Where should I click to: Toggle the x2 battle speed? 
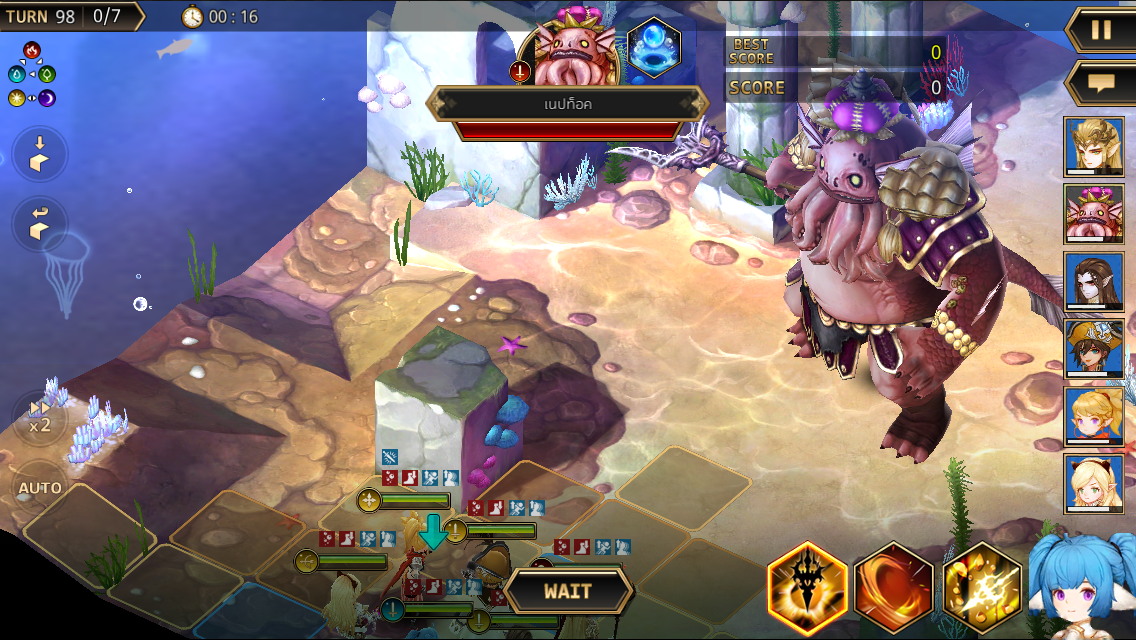[40, 417]
